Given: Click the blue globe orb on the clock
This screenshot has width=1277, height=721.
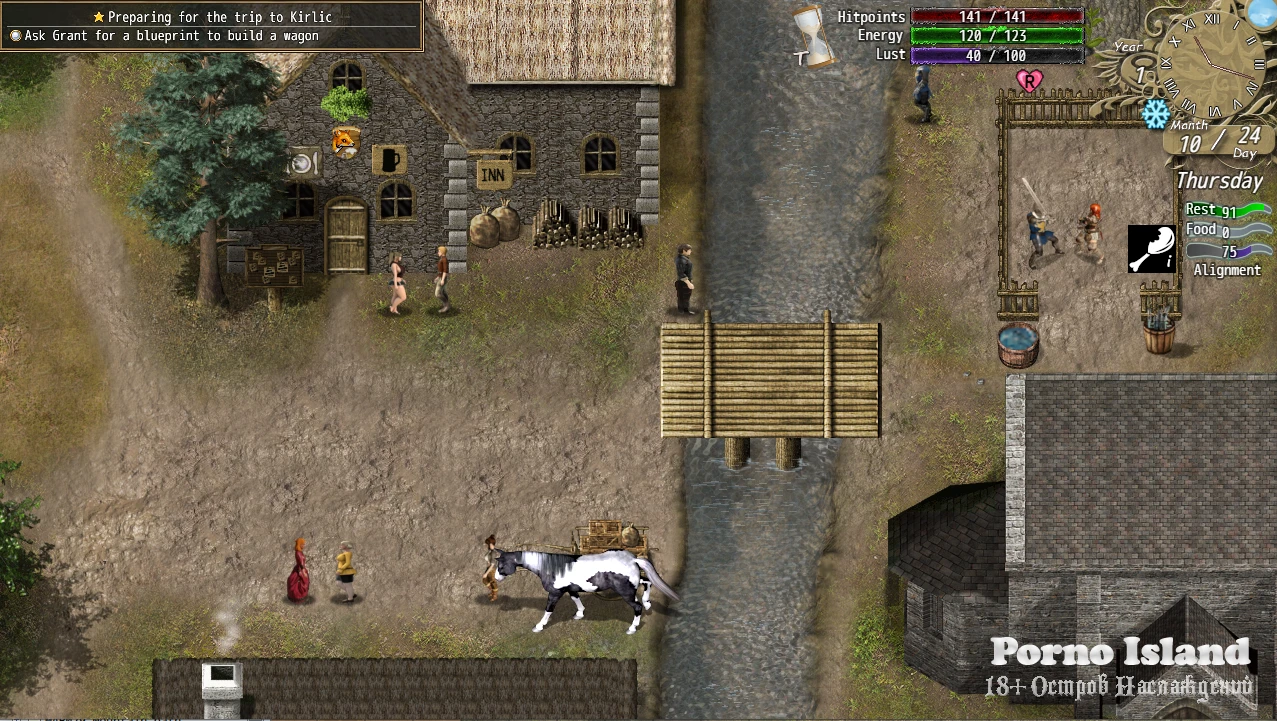Looking at the screenshot, I should click(1262, 12).
